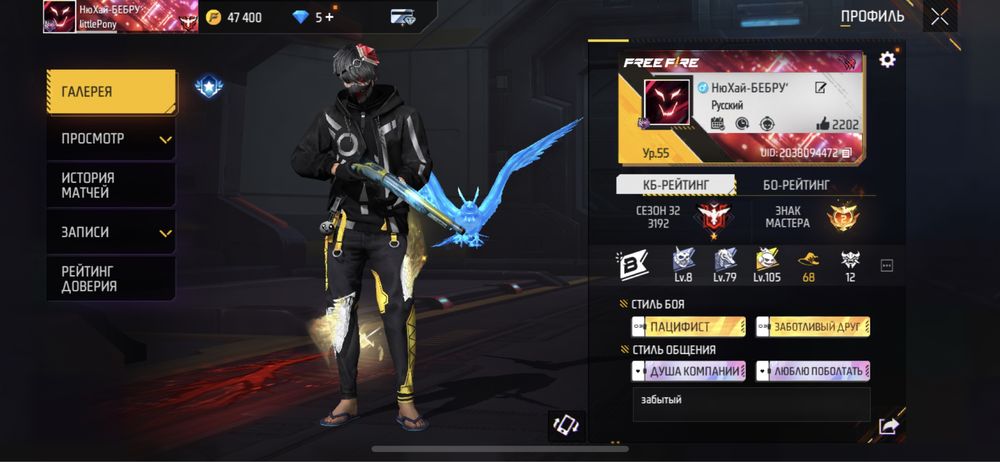
Task: Close the profile screen with the X
Action: tap(939, 16)
